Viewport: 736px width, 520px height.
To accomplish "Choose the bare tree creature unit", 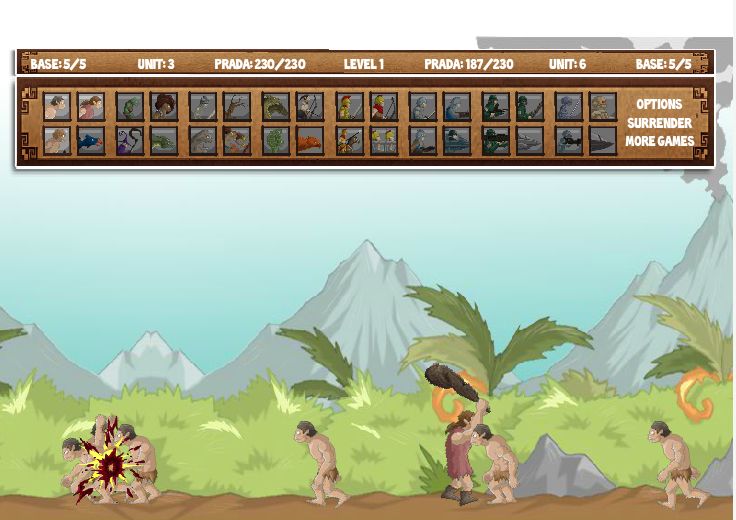I will point(237,106).
